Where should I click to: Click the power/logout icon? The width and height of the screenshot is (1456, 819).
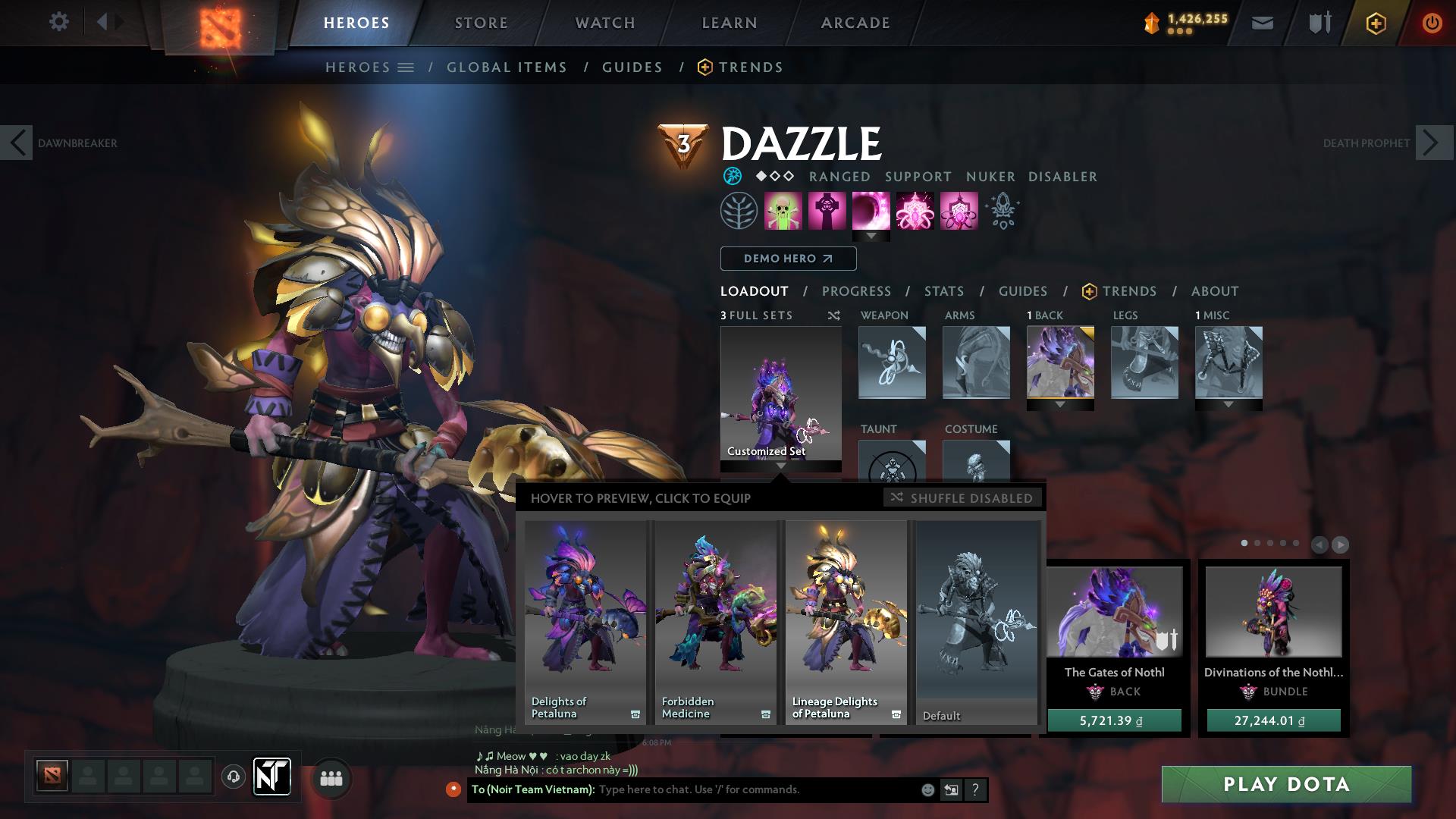1431,22
